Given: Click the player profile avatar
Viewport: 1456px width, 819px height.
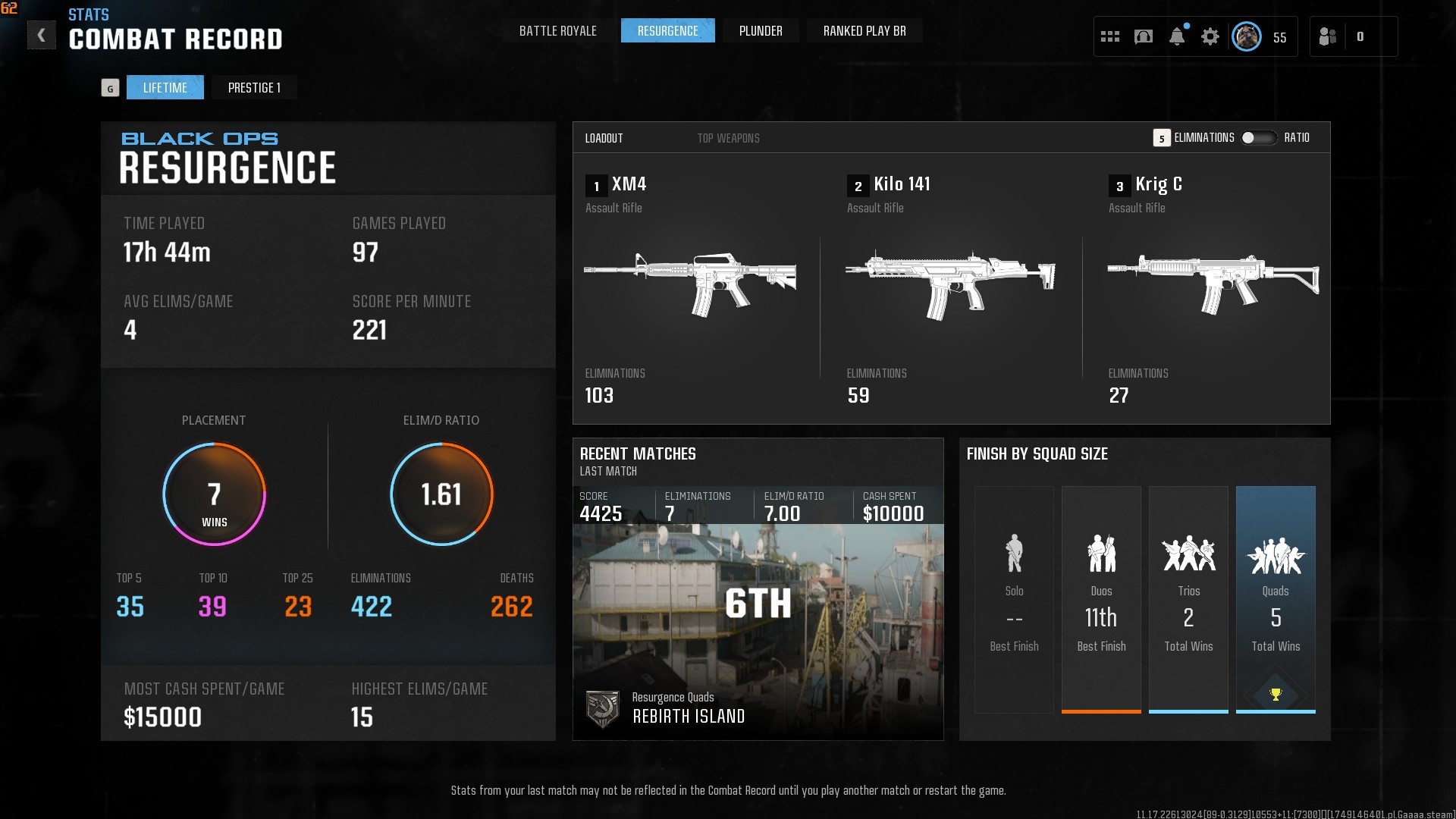Looking at the screenshot, I should pyautogui.click(x=1246, y=36).
